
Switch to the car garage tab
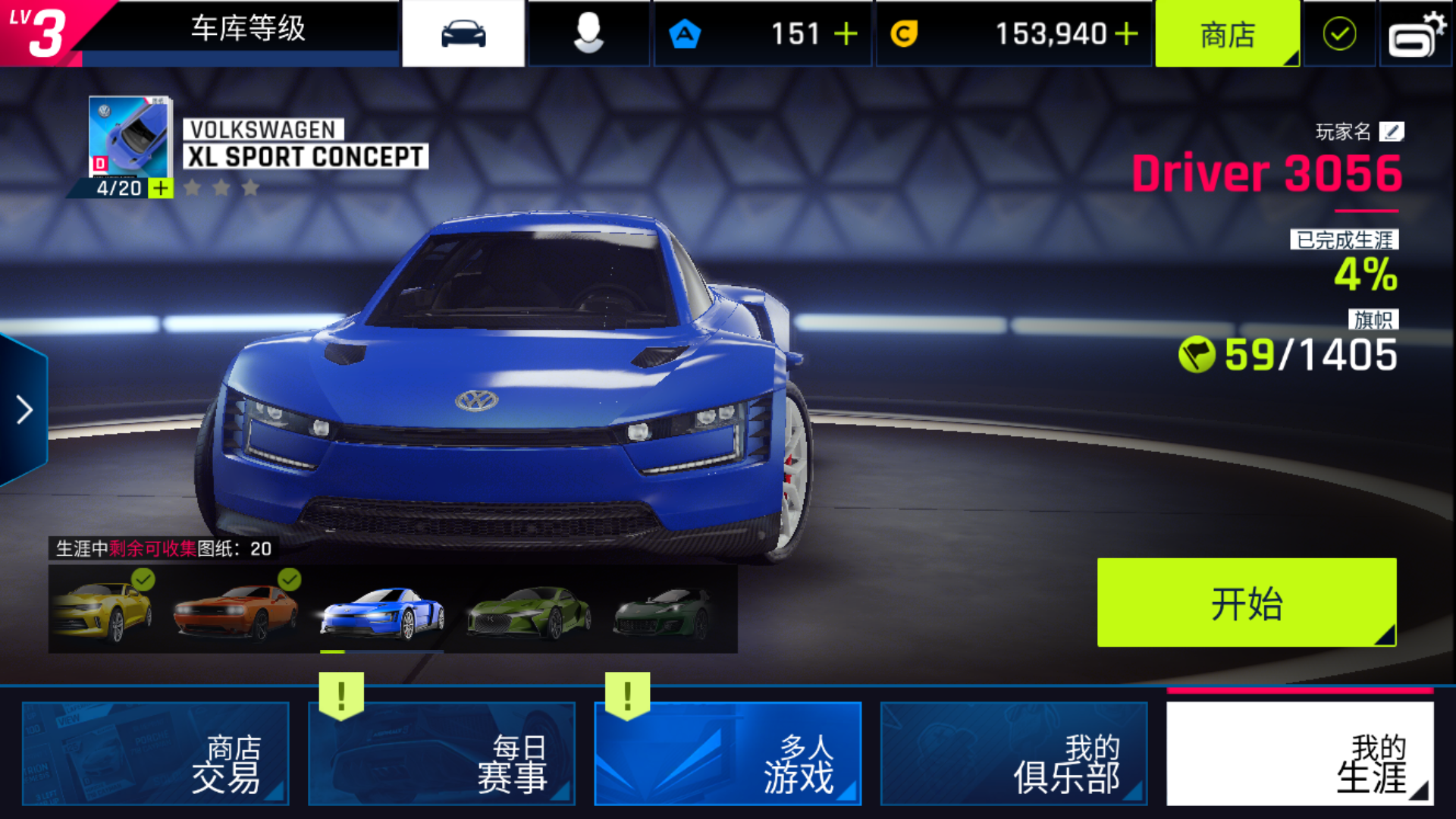coord(463,34)
